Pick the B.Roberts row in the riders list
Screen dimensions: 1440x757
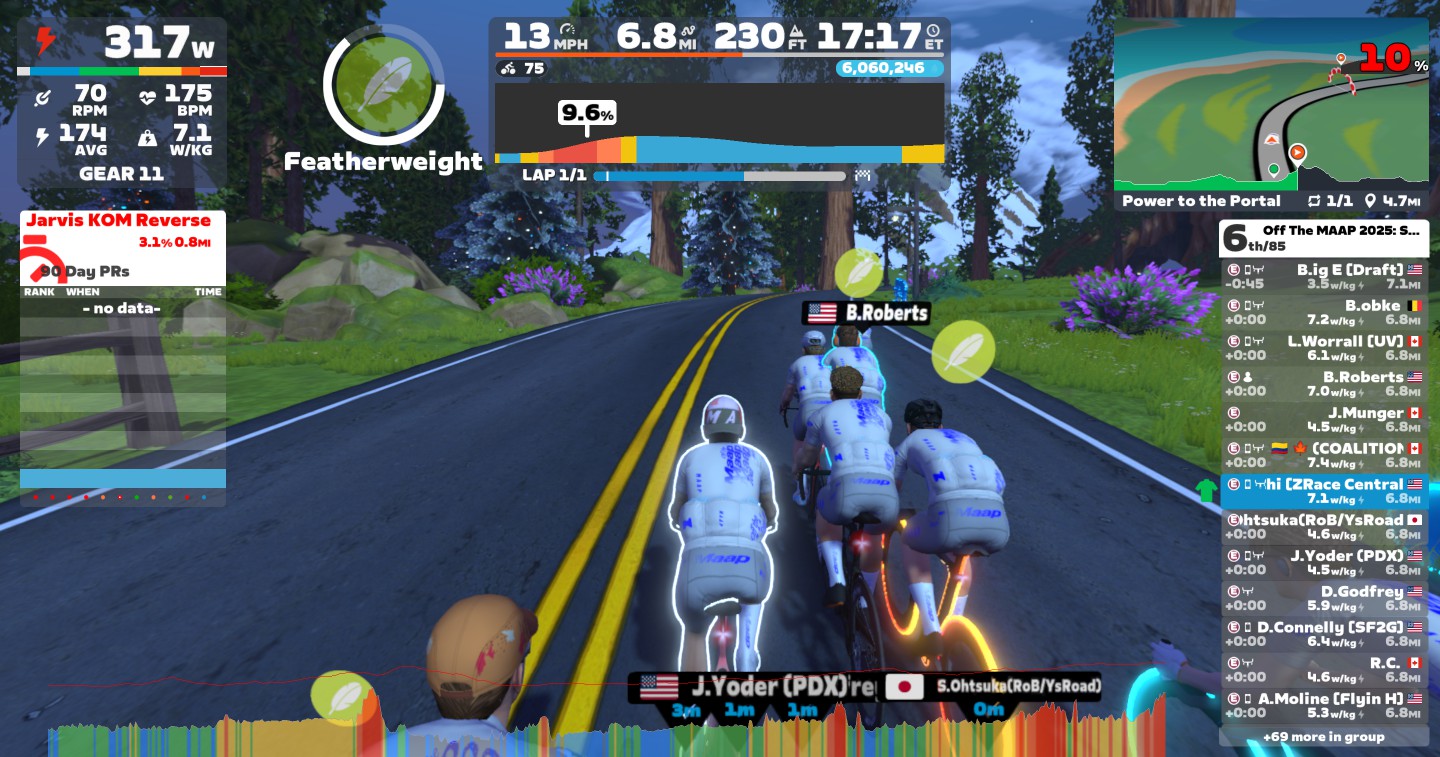(x=1323, y=384)
